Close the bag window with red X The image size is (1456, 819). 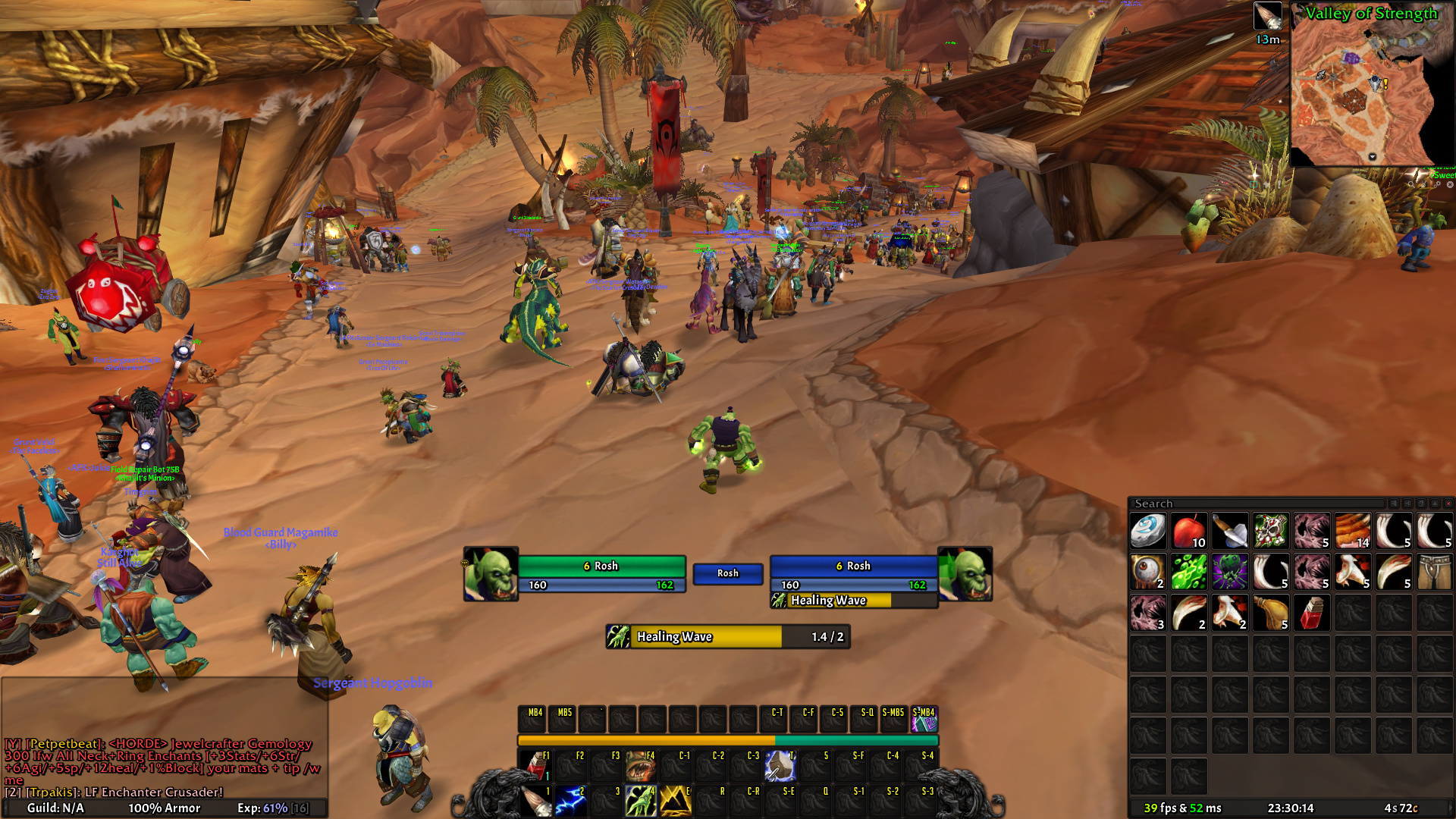point(1448,504)
